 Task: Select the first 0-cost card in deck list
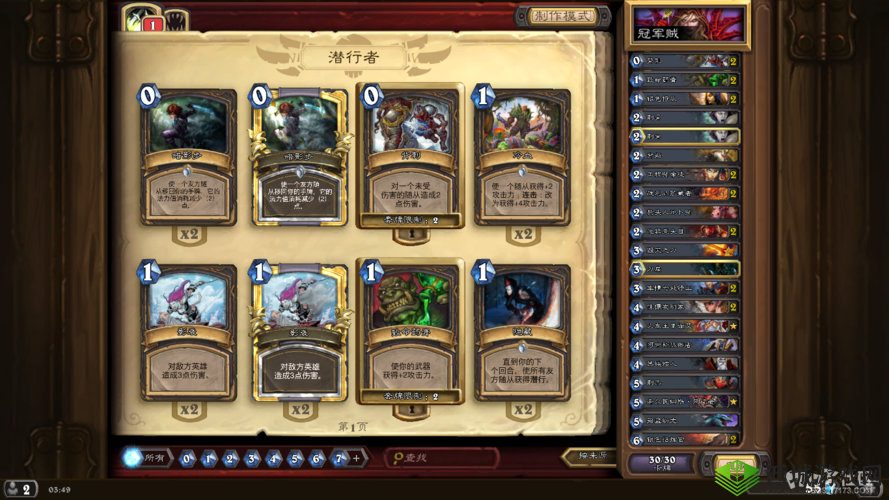click(685, 61)
